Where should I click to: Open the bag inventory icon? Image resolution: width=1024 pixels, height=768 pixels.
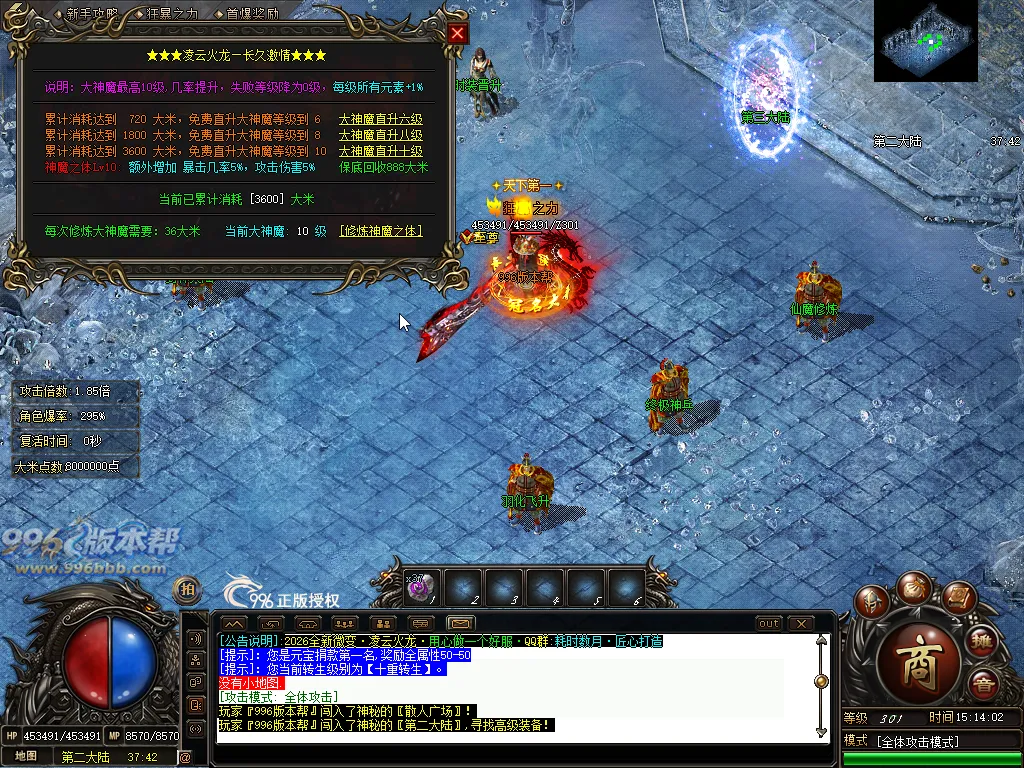pos(914,588)
